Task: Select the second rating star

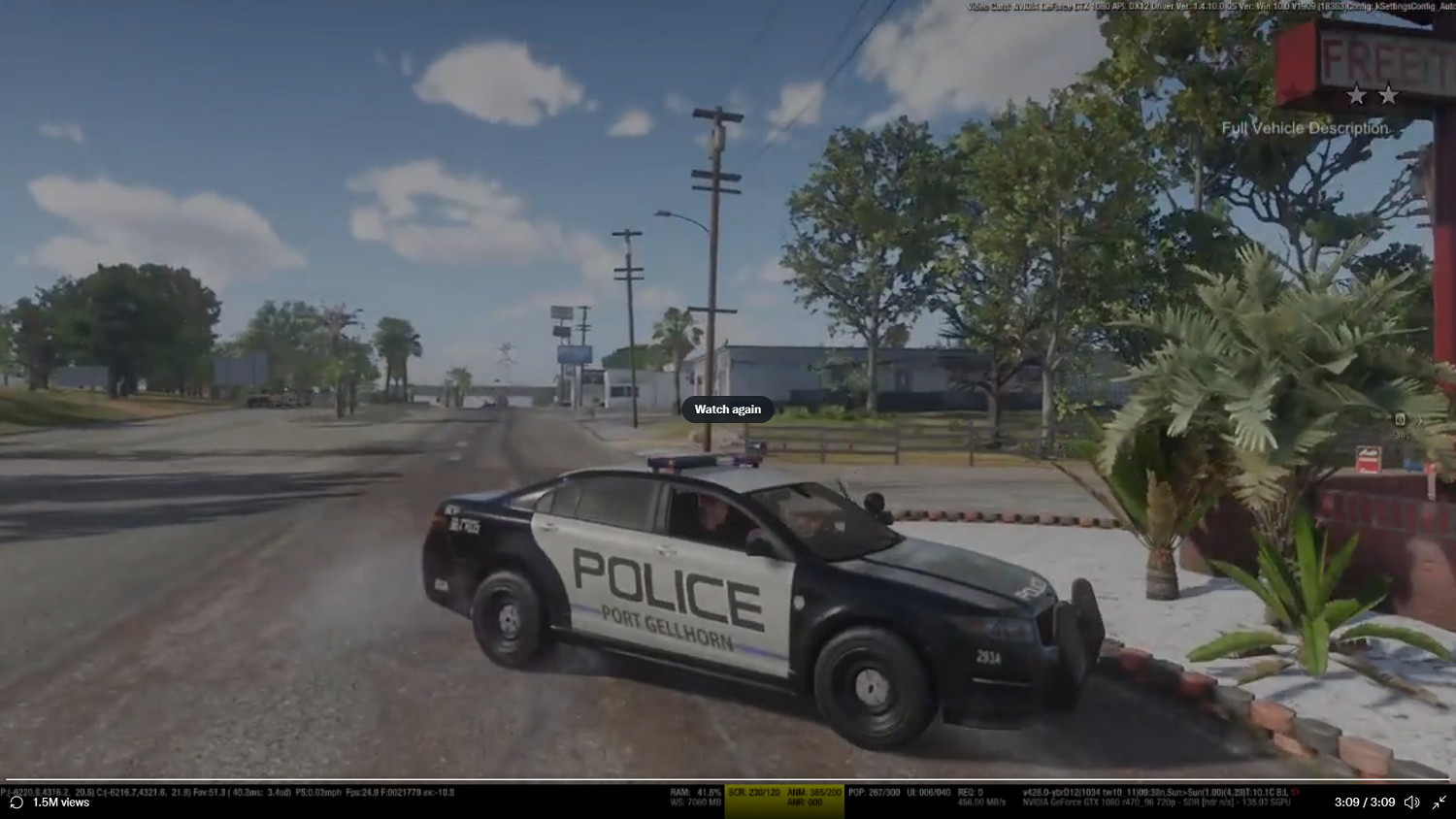Action: pos(1389,95)
